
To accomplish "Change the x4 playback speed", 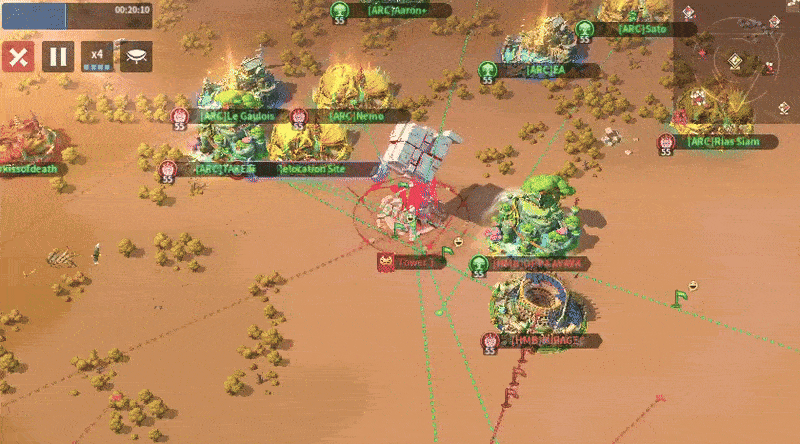I will point(97,56).
